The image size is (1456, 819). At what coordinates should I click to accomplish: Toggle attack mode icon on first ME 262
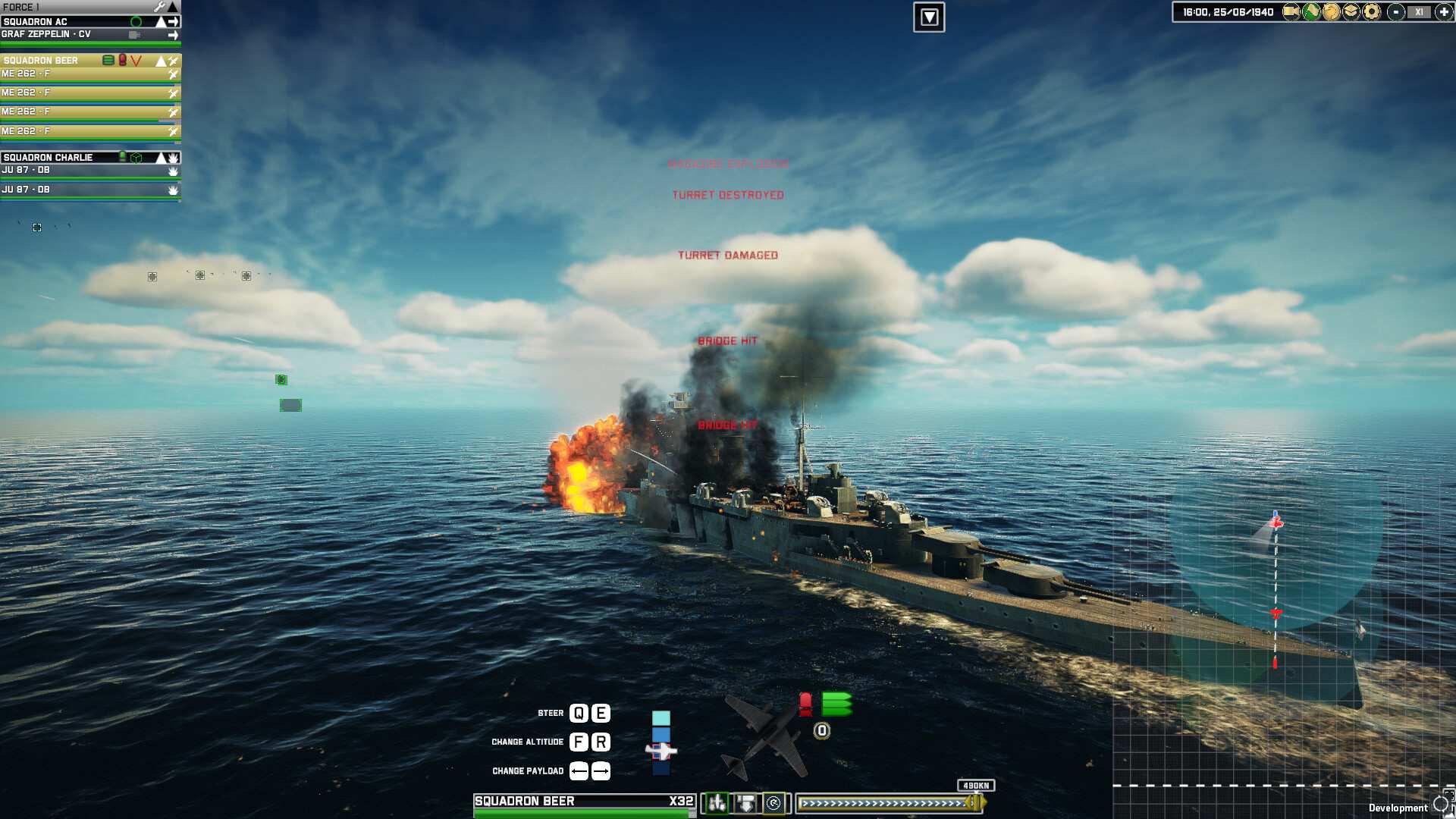click(x=173, y=74)
